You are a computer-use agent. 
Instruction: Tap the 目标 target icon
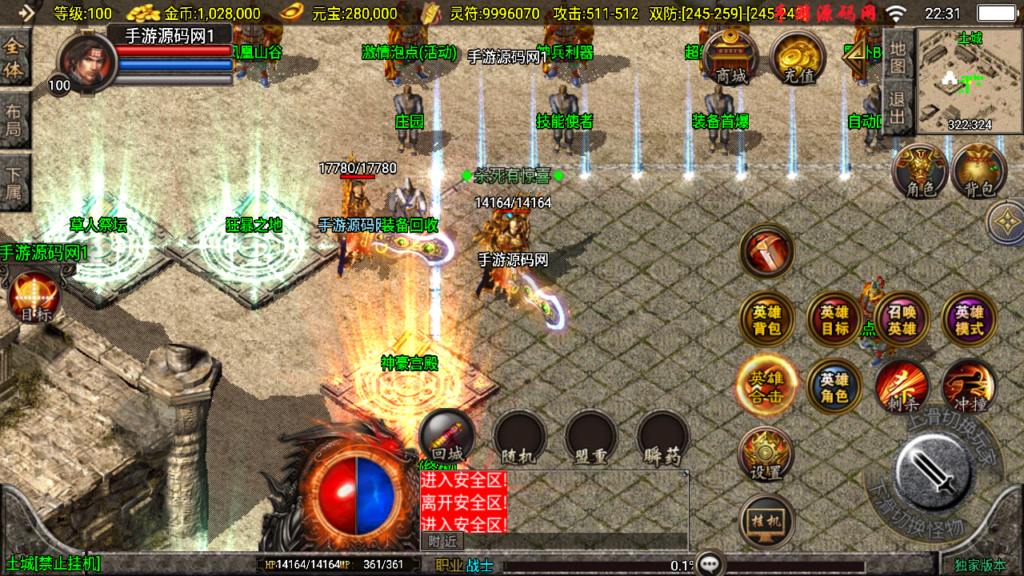tap(33, 298)
